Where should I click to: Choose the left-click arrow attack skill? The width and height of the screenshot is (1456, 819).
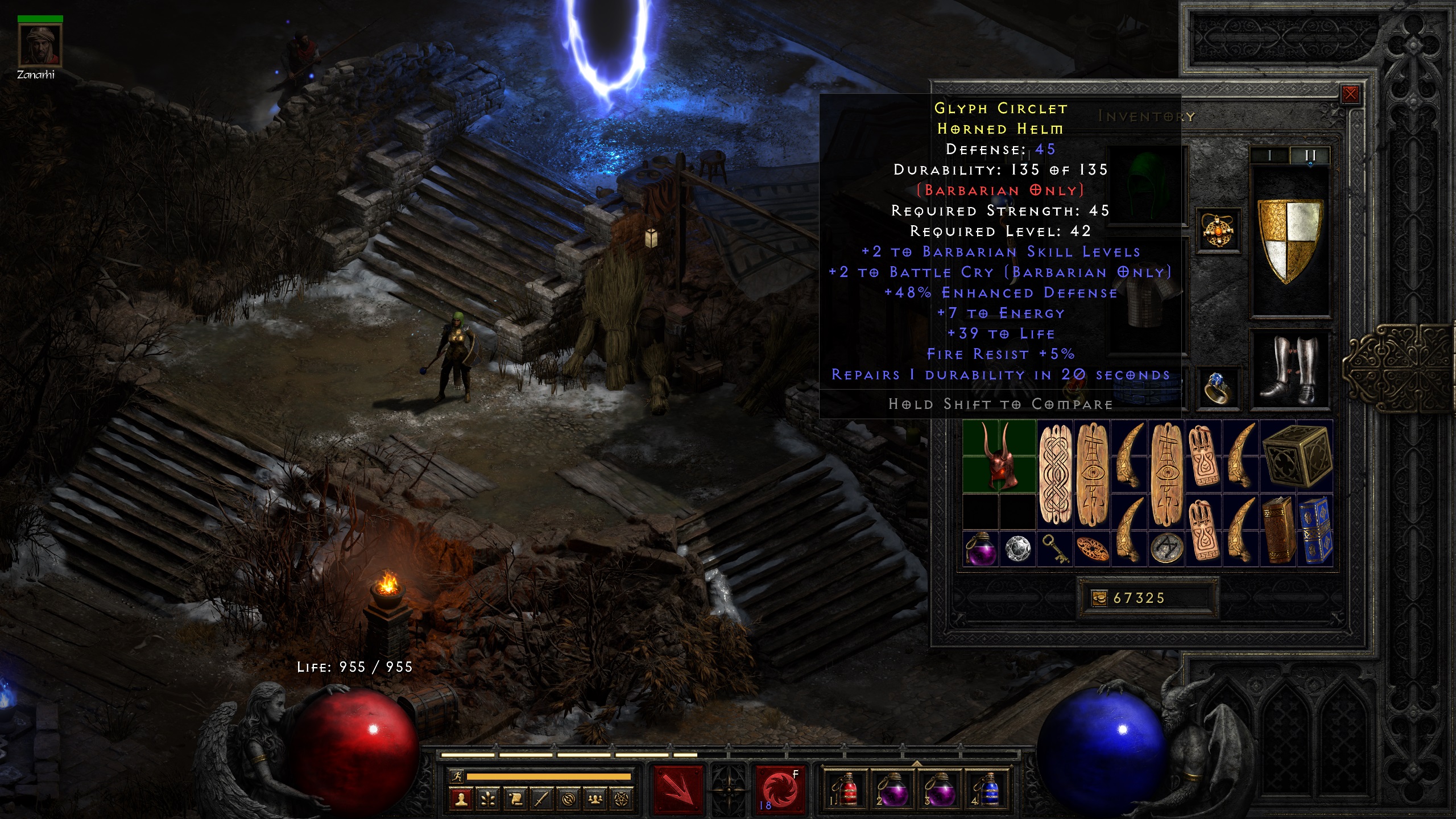coord(678,789)
